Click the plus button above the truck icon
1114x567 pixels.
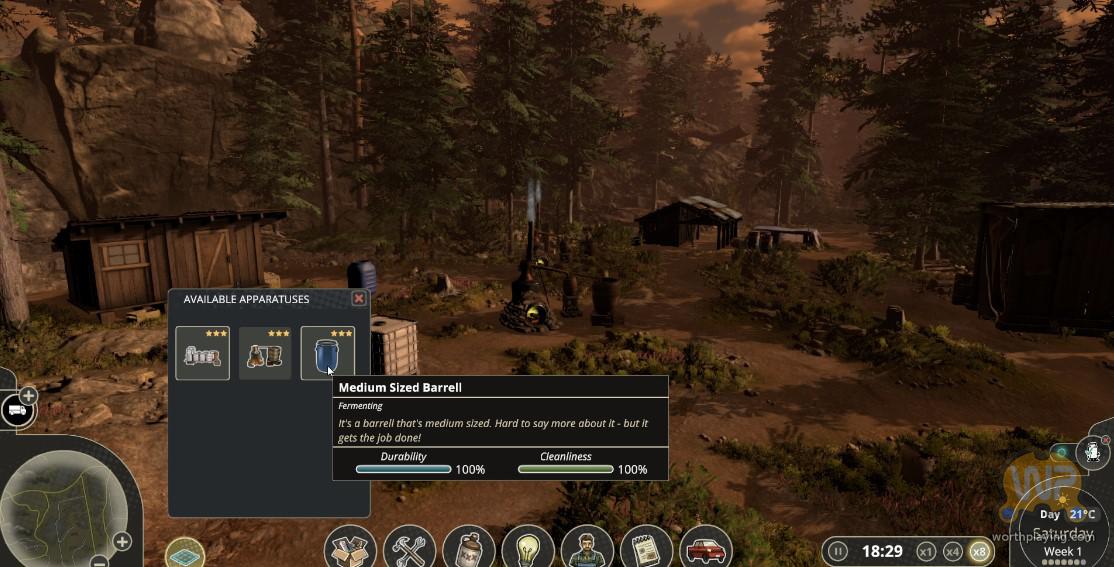(x=28, y=396)
